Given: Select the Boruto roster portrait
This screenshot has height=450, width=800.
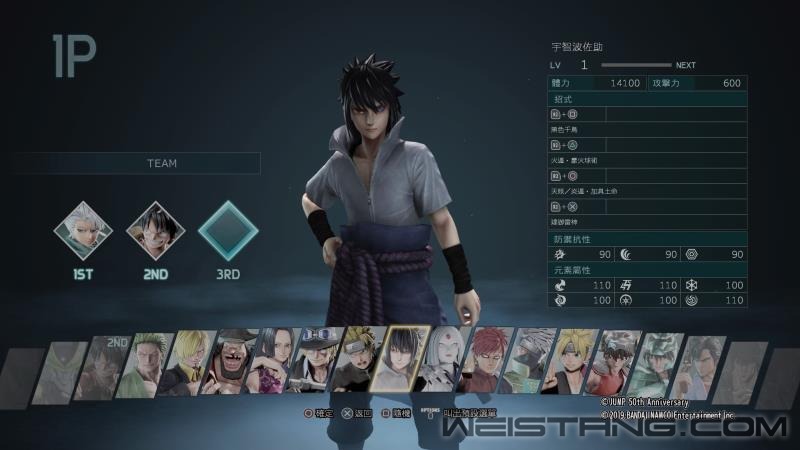Looking at the screenshot, I should click(x=570, y=363).
